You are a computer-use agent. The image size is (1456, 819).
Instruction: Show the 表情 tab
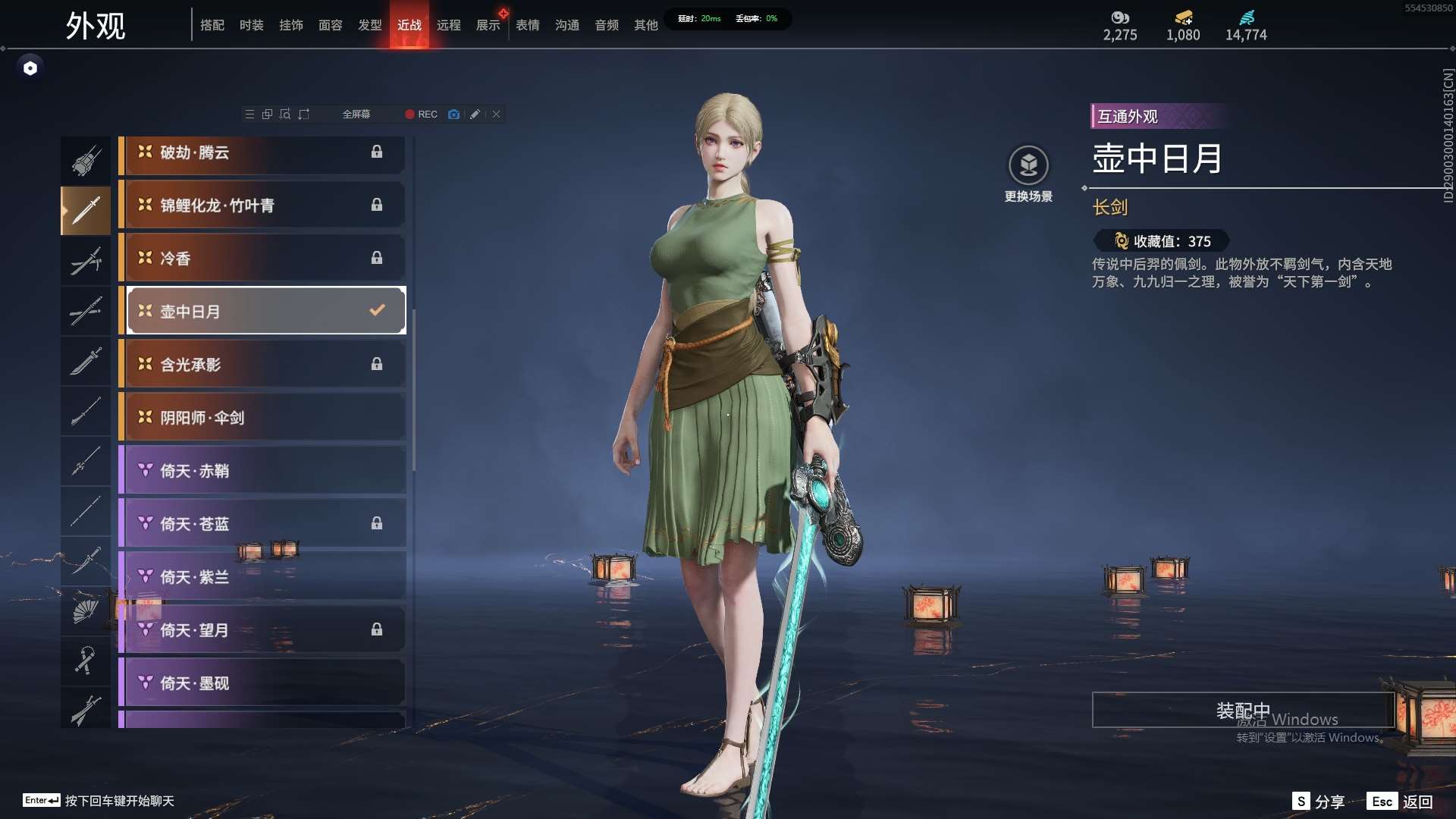527,25
